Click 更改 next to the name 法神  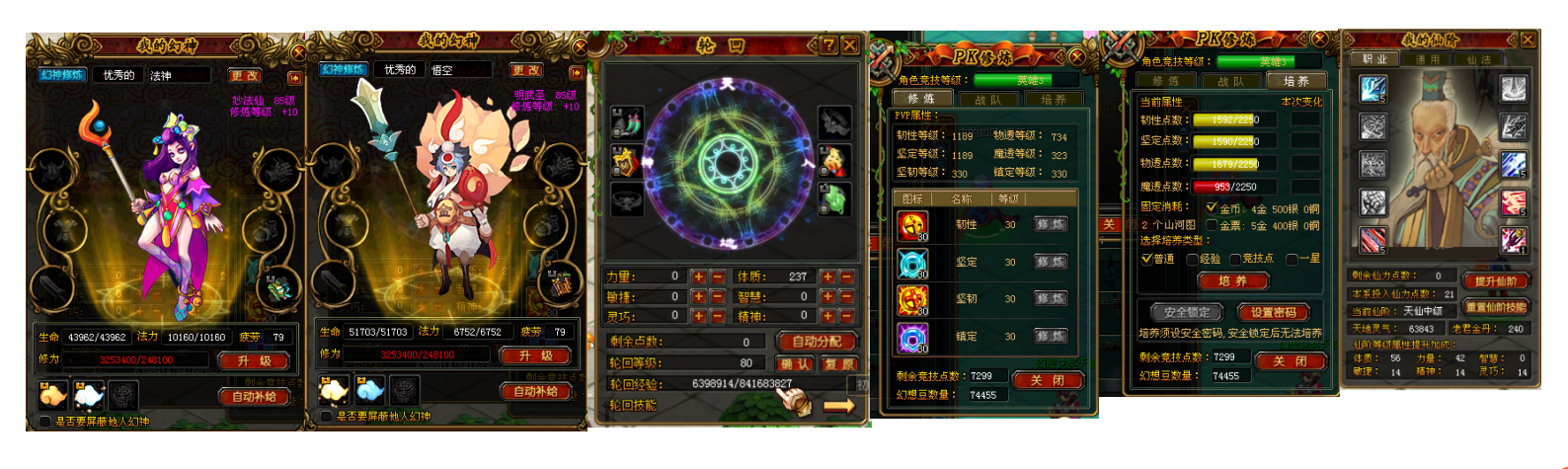click(x=244, y=75)
